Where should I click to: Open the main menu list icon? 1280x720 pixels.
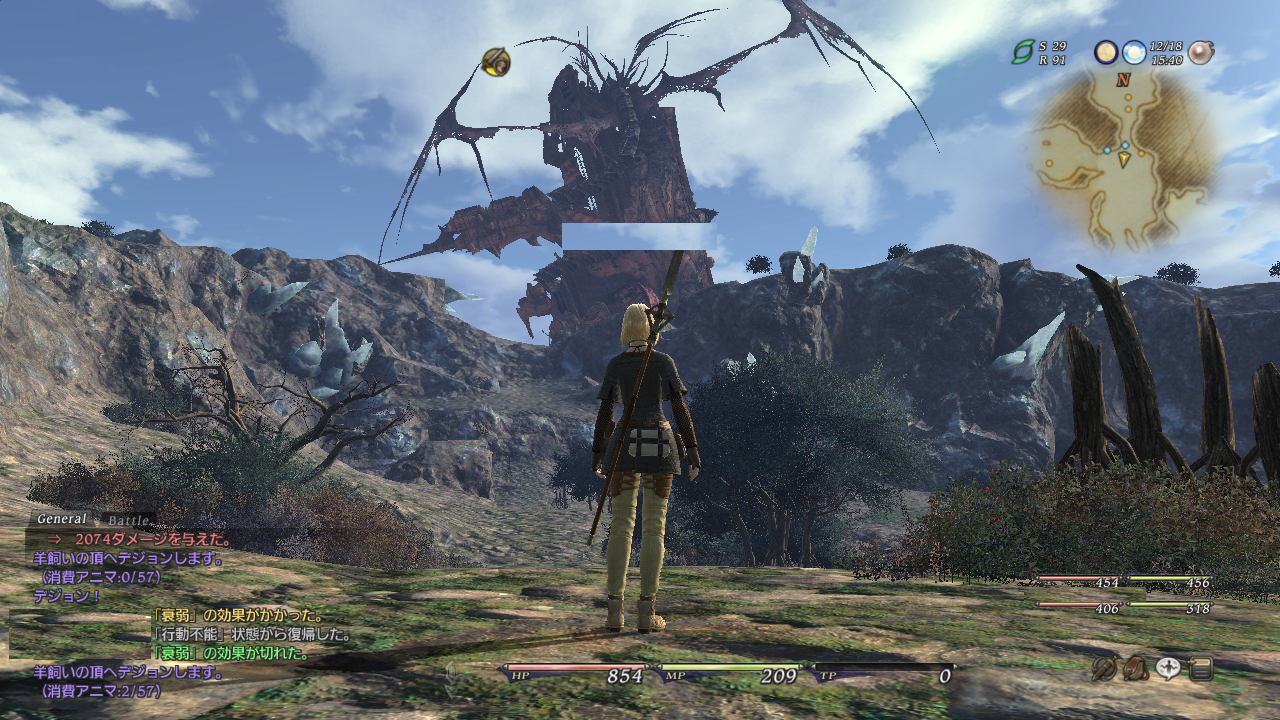click(1201, 669)
